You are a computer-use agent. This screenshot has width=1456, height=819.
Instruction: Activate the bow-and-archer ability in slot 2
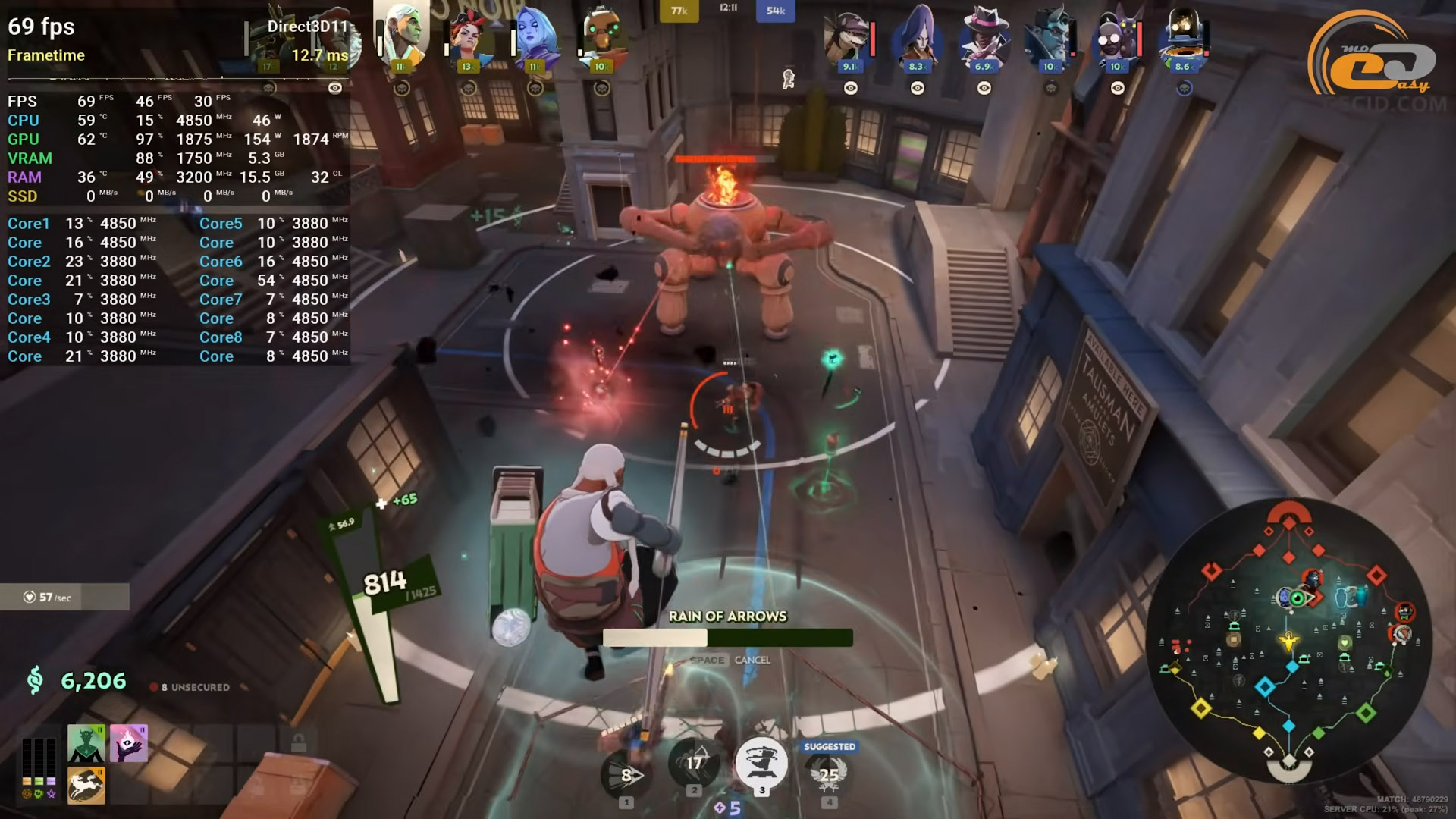(x=694, y=762)
